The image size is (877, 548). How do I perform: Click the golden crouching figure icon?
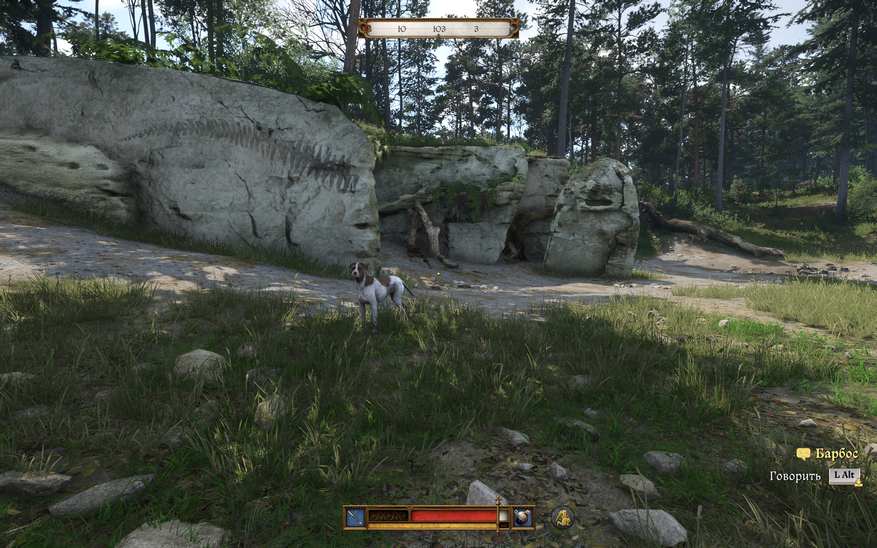click(x=562, y=517)
